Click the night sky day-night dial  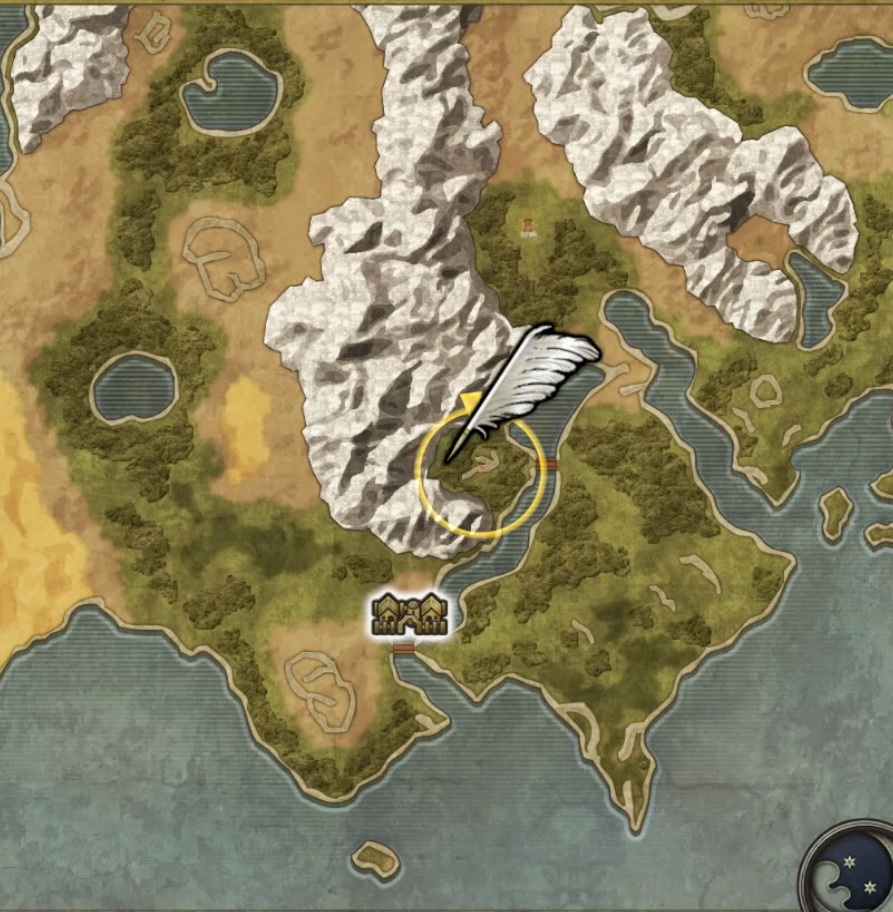tap(852, 870)
